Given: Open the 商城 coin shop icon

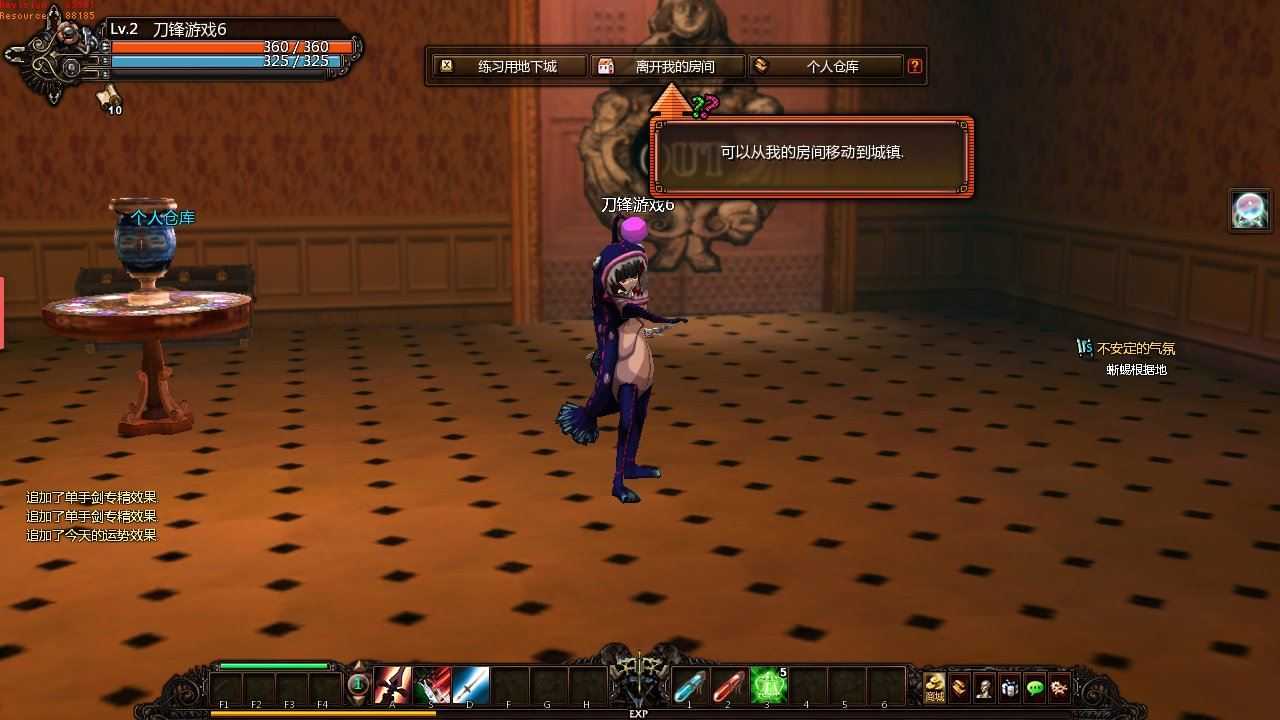Looking at the screenshot, I should [x=934, y=687].
